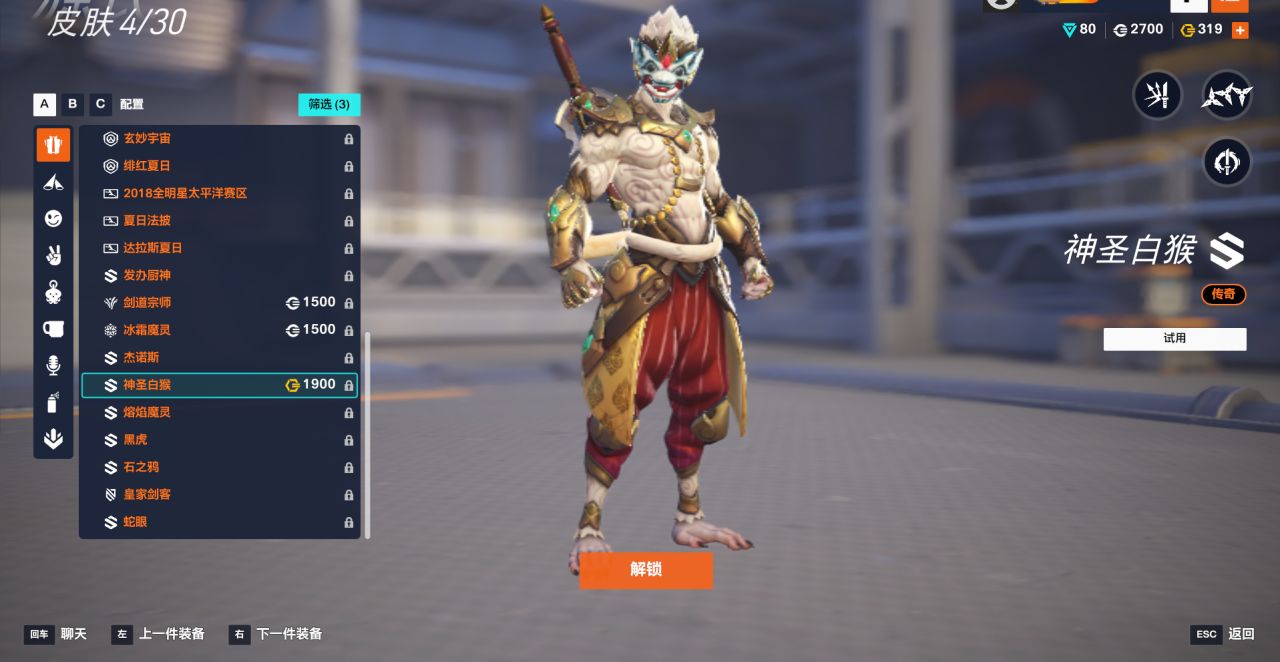
Task: Select the 冰霜魔灵 skin
Action: pos(147,330)
